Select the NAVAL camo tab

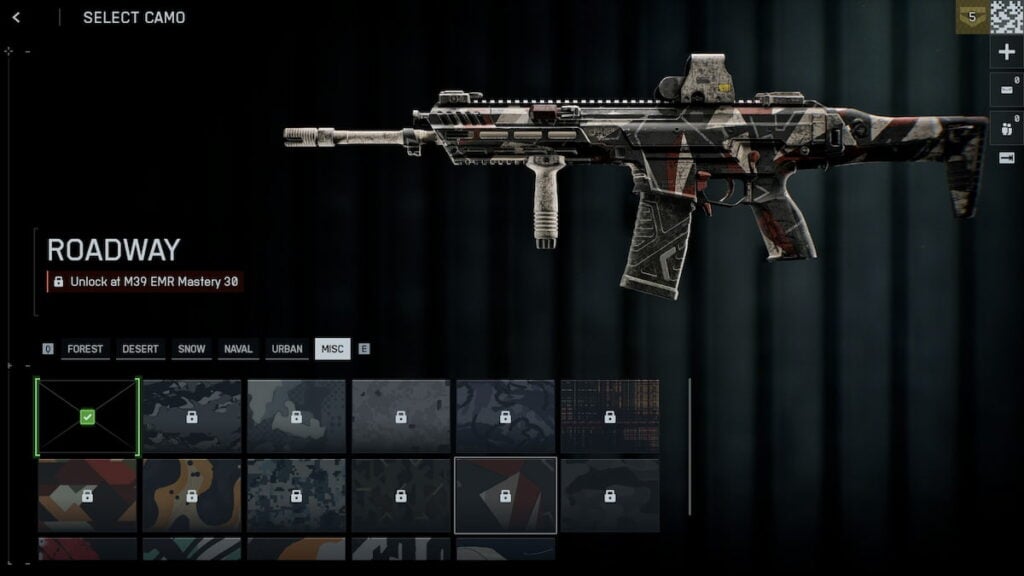[x=238, y=349]
